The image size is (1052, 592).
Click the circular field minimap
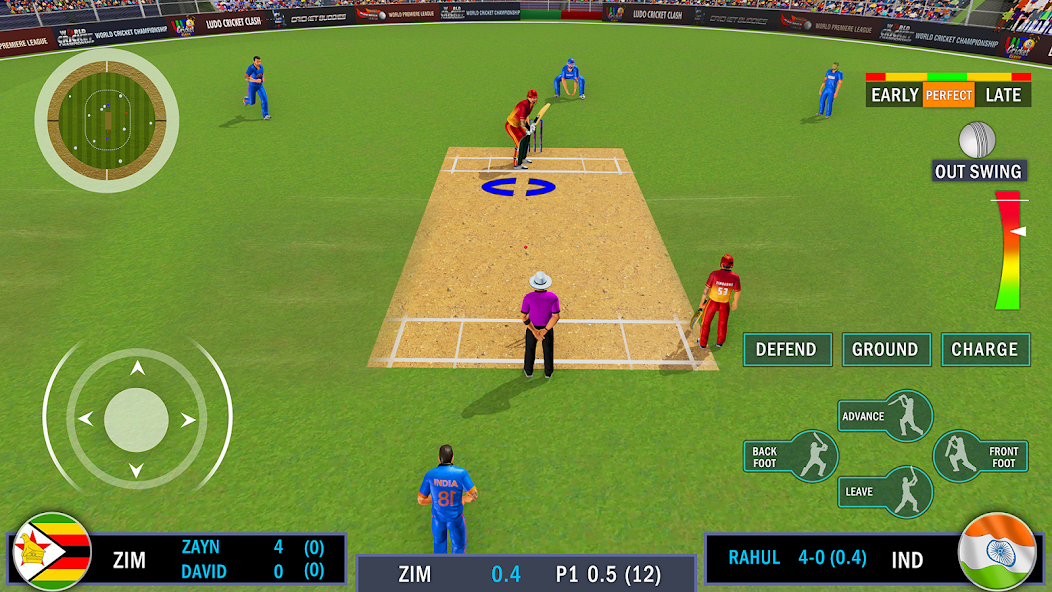[107, 120]
